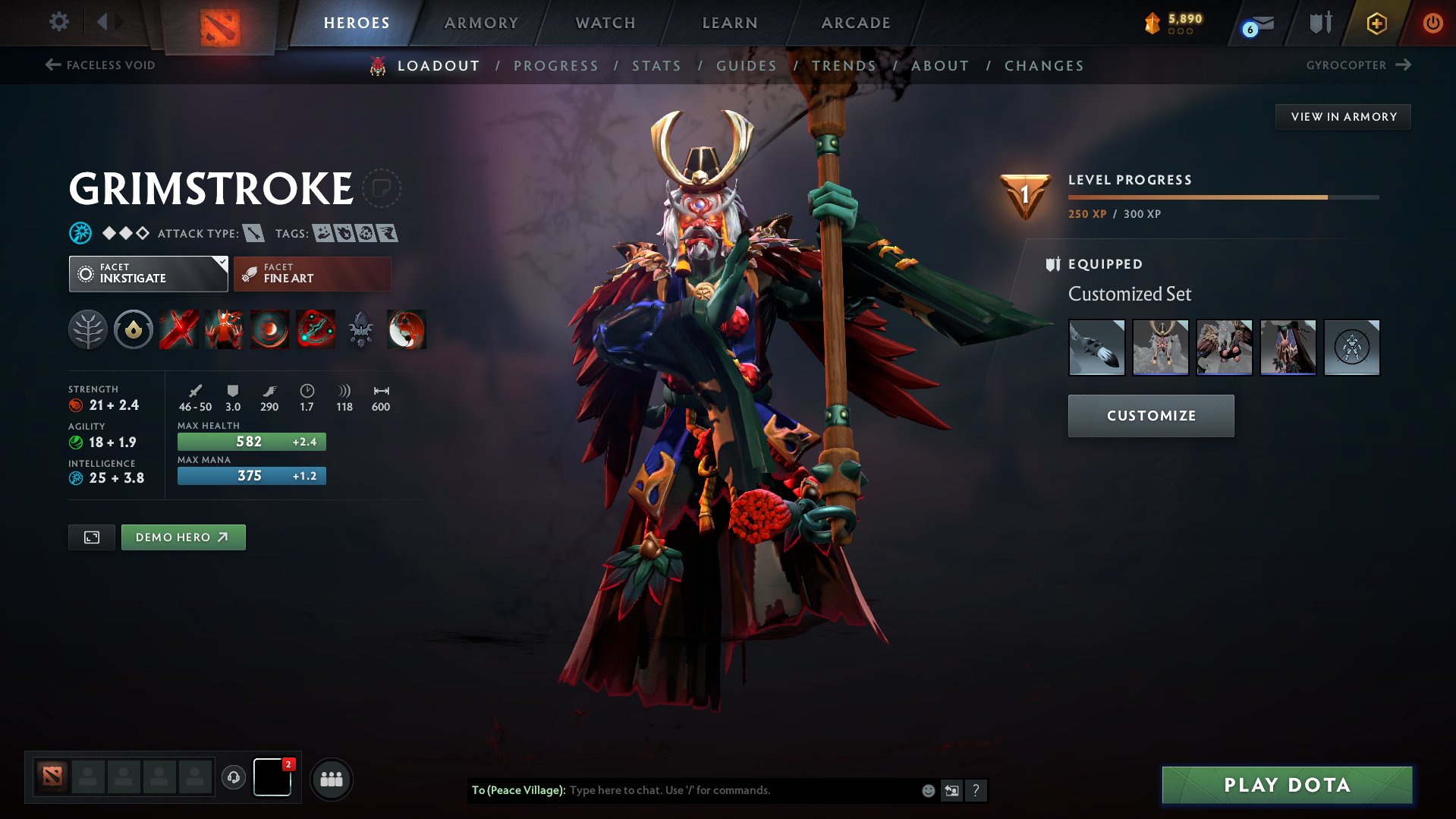The image size is (1456, 819).
Task: Click Grimstroke's innate ability icon
Action: click(134, 329)
